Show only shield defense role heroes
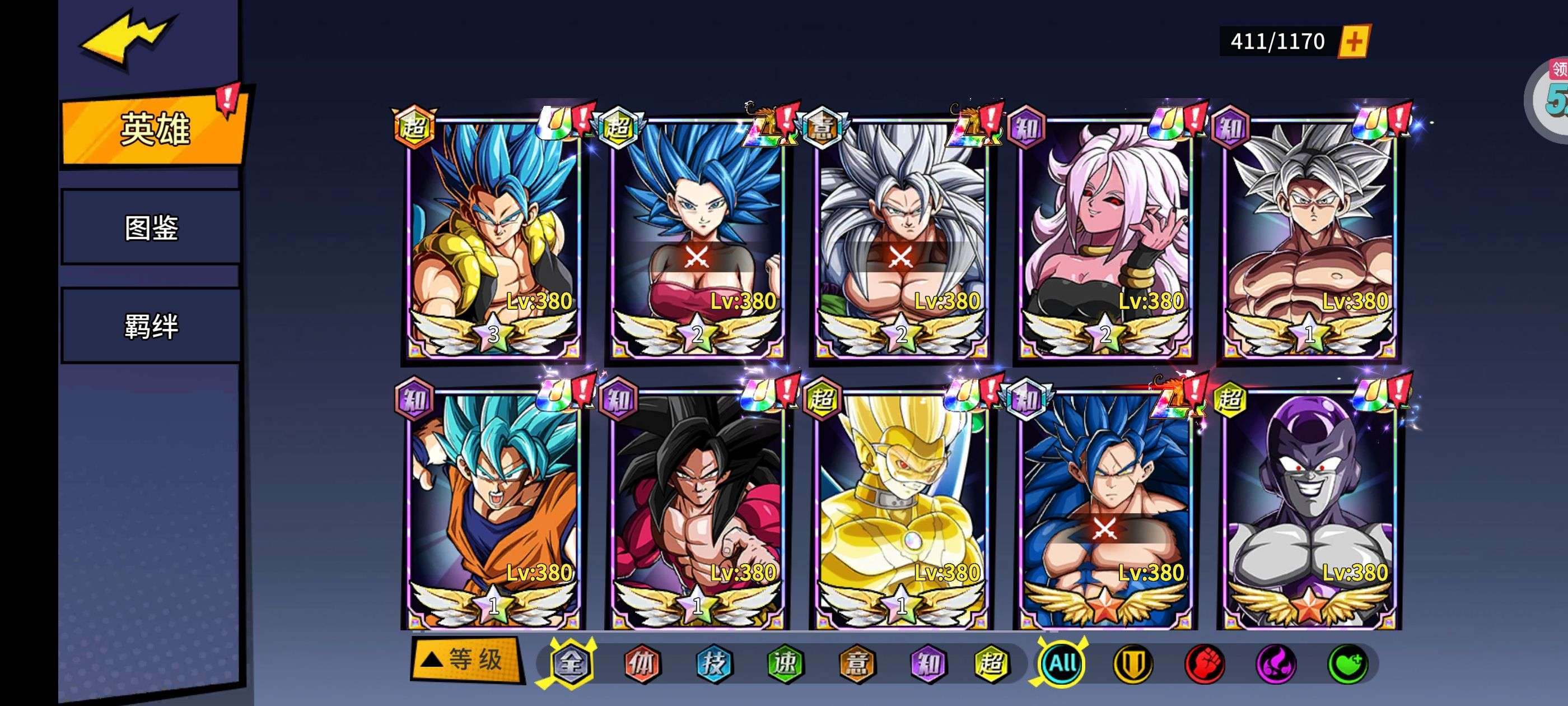The image size is (1568, 706). tap(1133, 663)
